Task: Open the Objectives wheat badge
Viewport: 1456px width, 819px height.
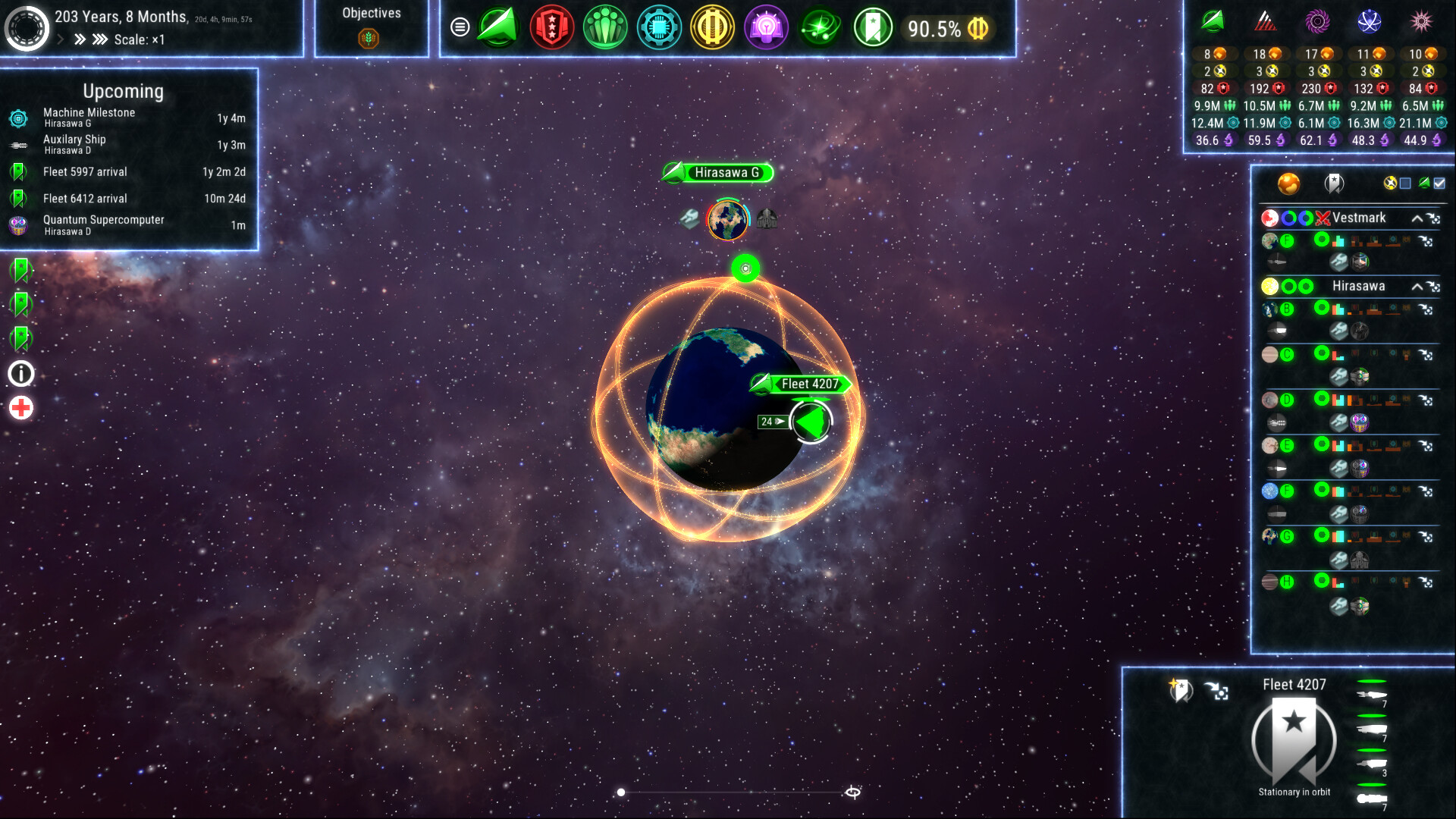Action: click(369, 38)
